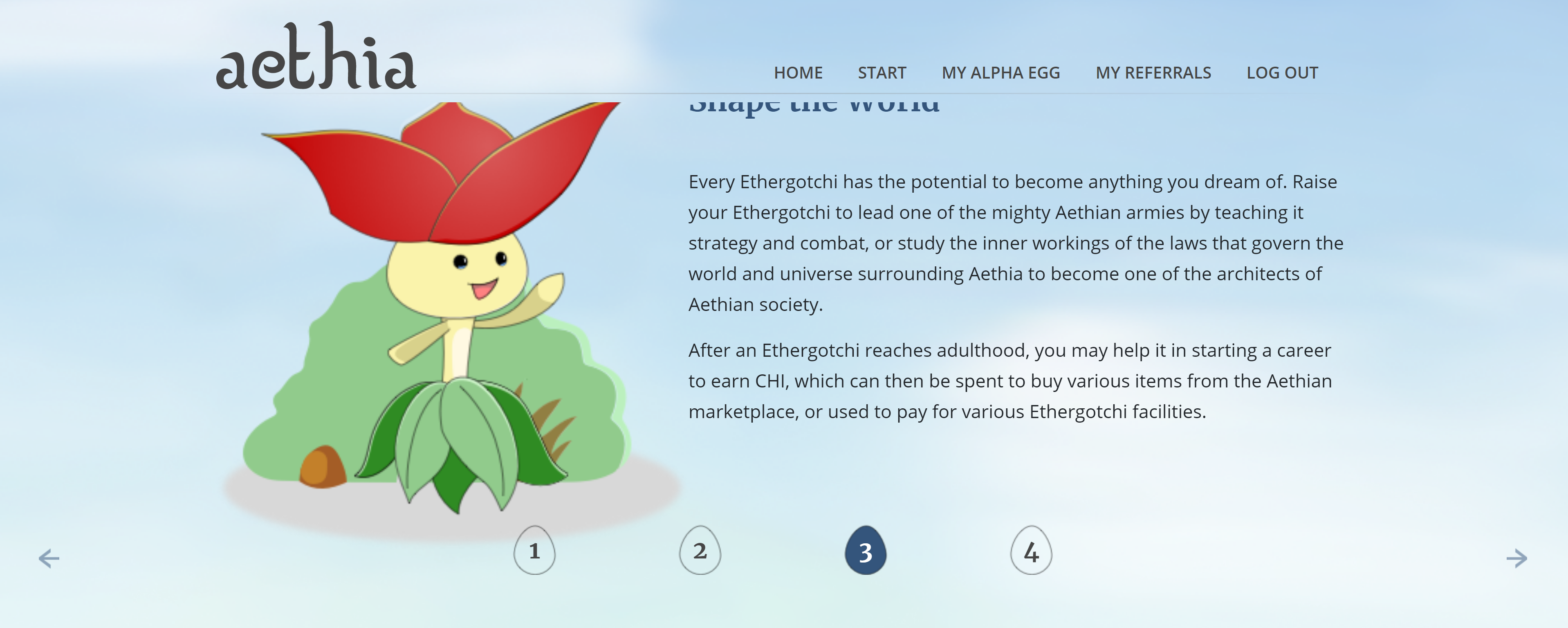Select the egg numbered 2
The image size is (1568, 628).
[x=700, y=551]
